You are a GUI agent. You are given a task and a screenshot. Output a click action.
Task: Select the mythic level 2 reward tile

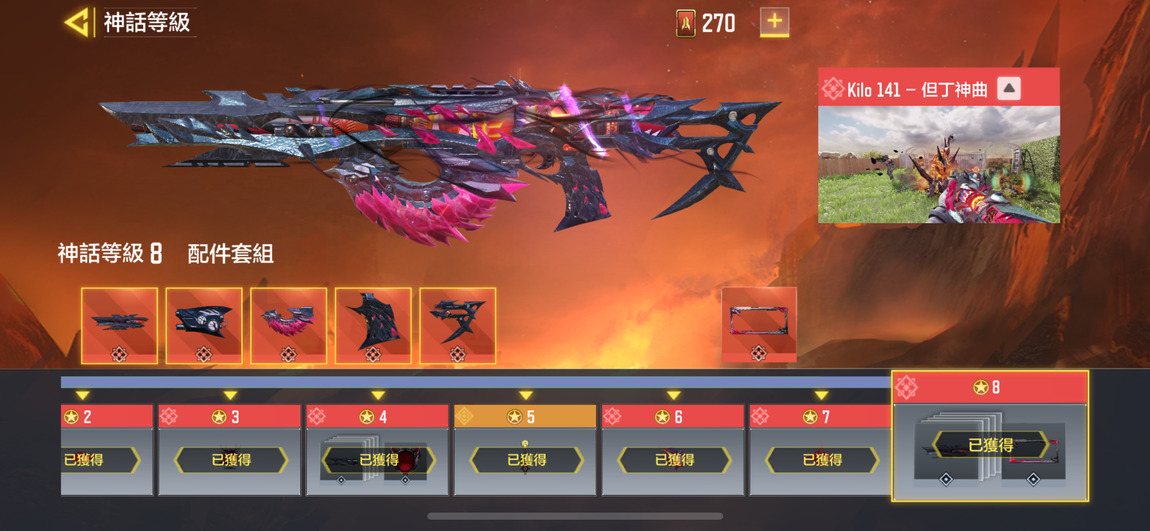coord(106,450)
